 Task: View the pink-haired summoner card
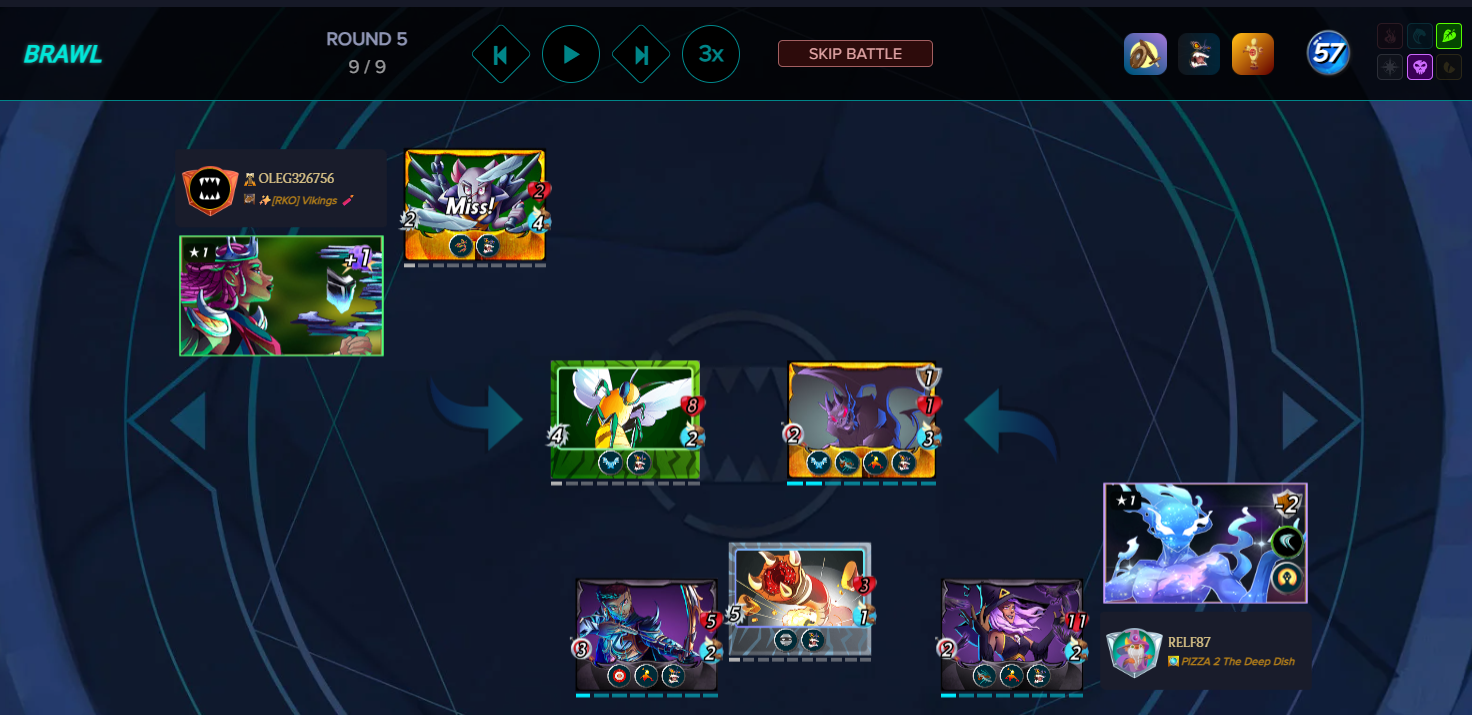[x=281, y=296]
